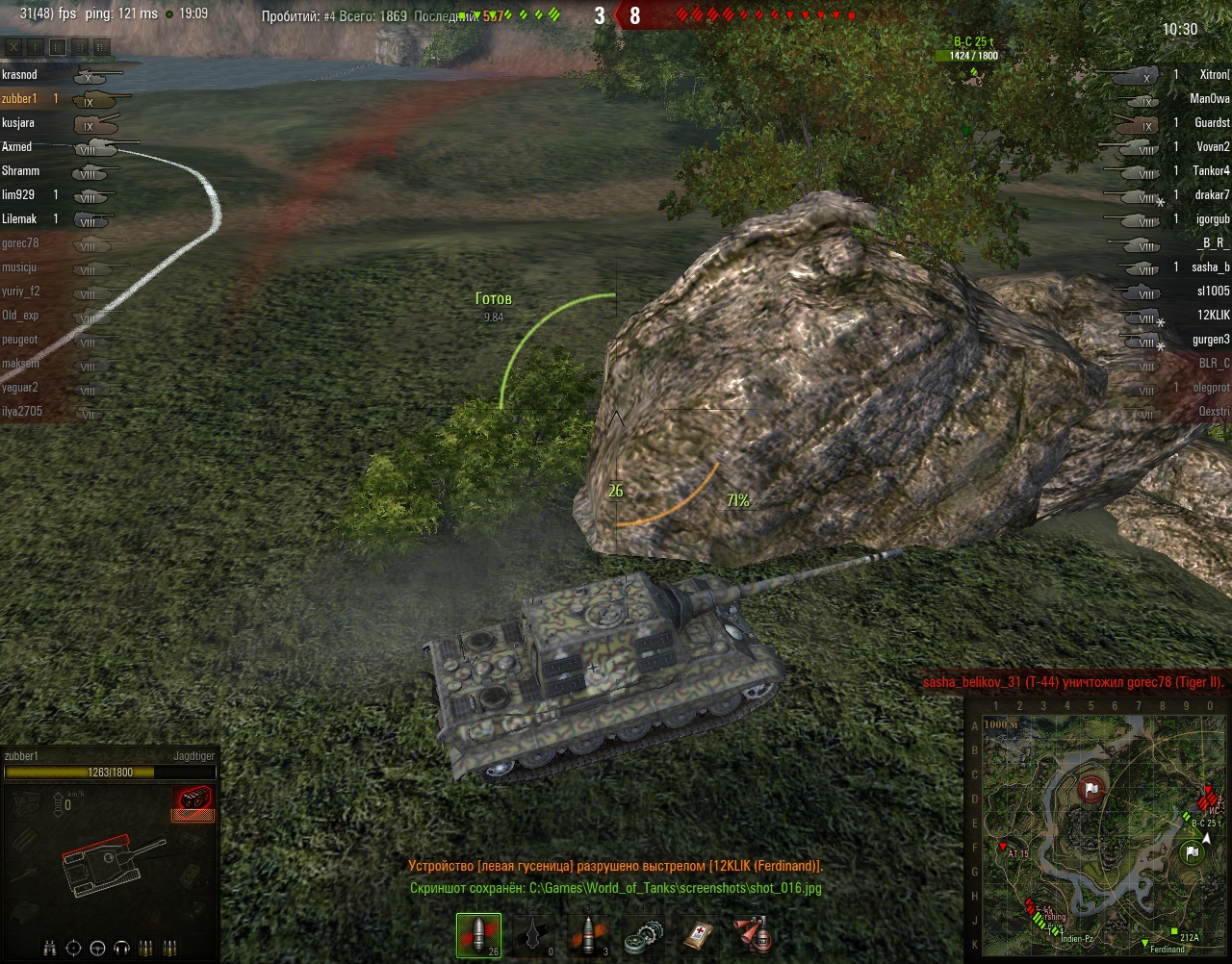
Task: Switch to the high-explosive shell with 3 rounds
Action: [x=587, y=936]
